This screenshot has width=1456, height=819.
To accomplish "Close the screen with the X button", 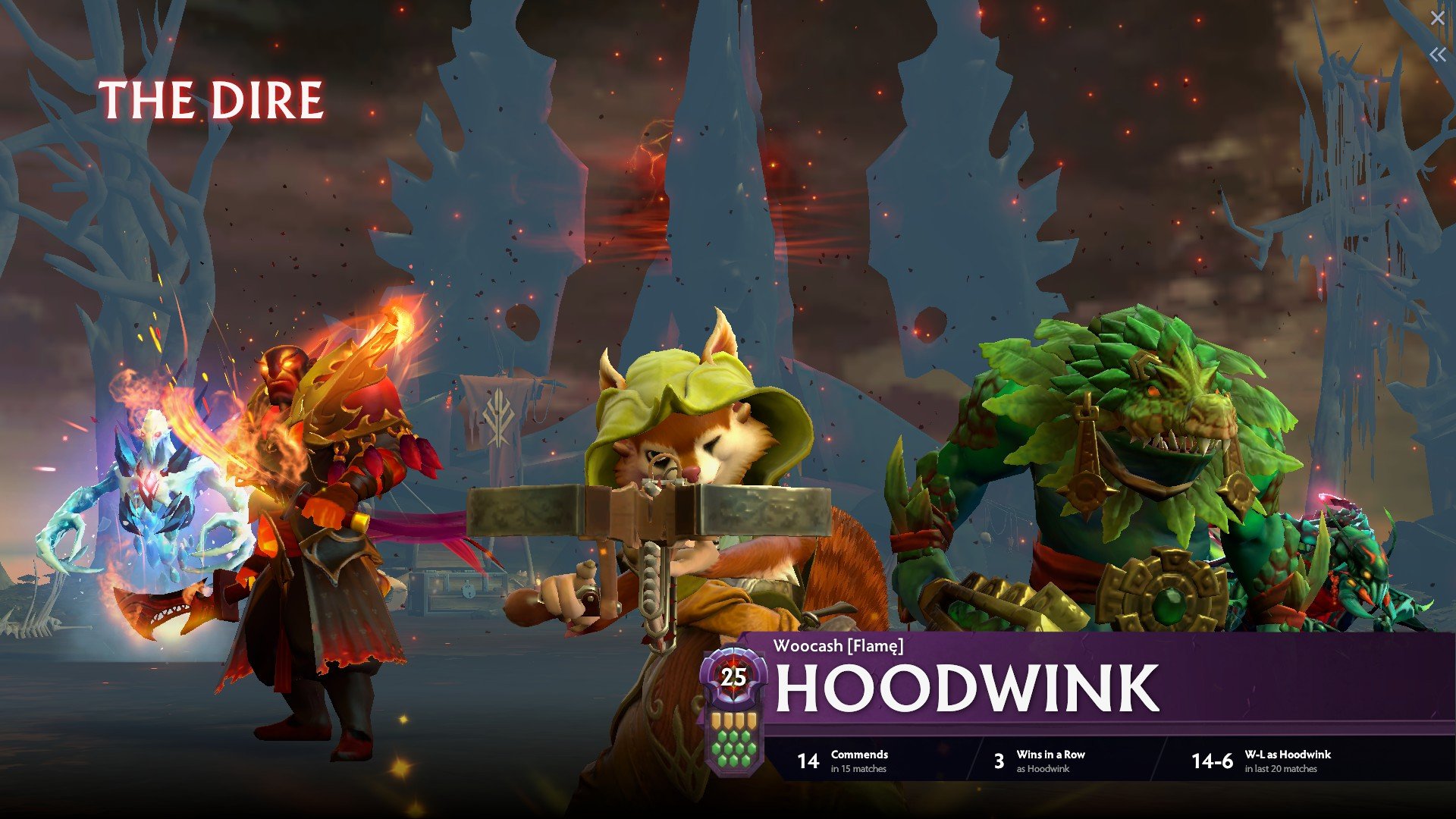I will coord(1439,17).
